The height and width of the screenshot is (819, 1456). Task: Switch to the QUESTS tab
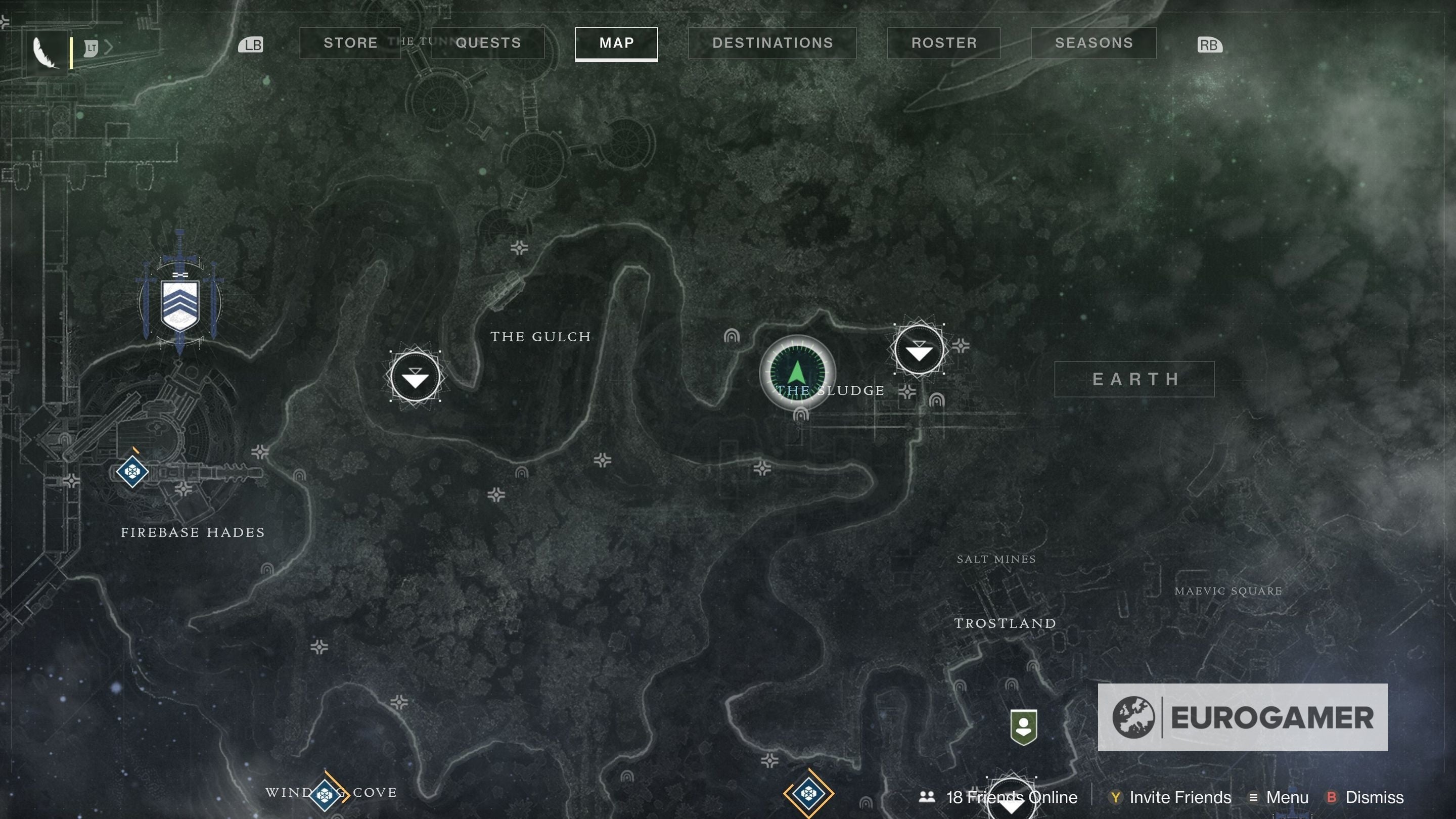pyautogui.click(x=487, y=43)
